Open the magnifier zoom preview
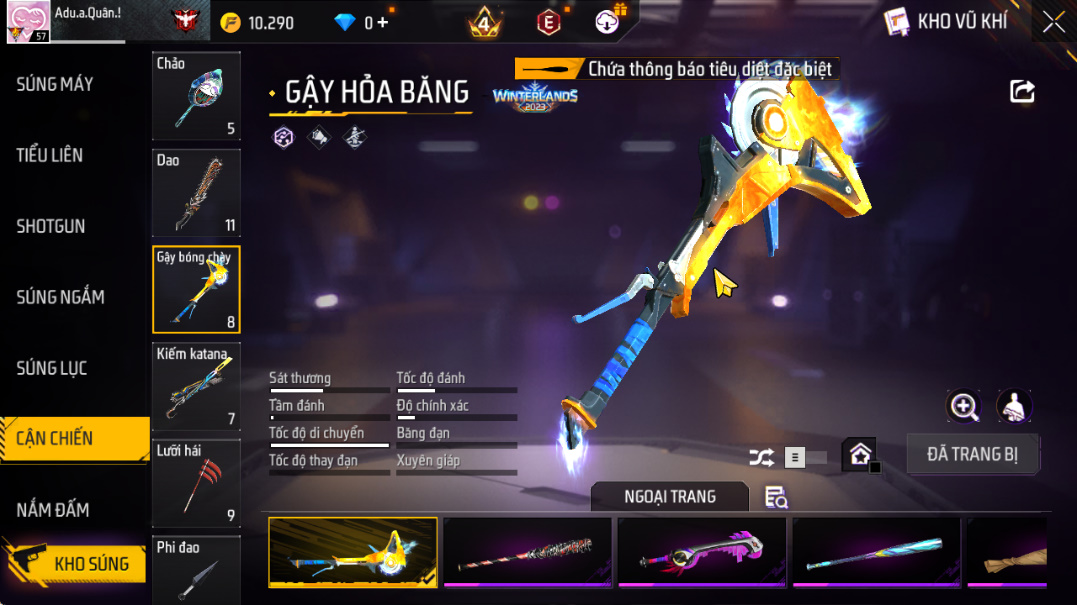The image size is (1077, 605). point(964,406)
